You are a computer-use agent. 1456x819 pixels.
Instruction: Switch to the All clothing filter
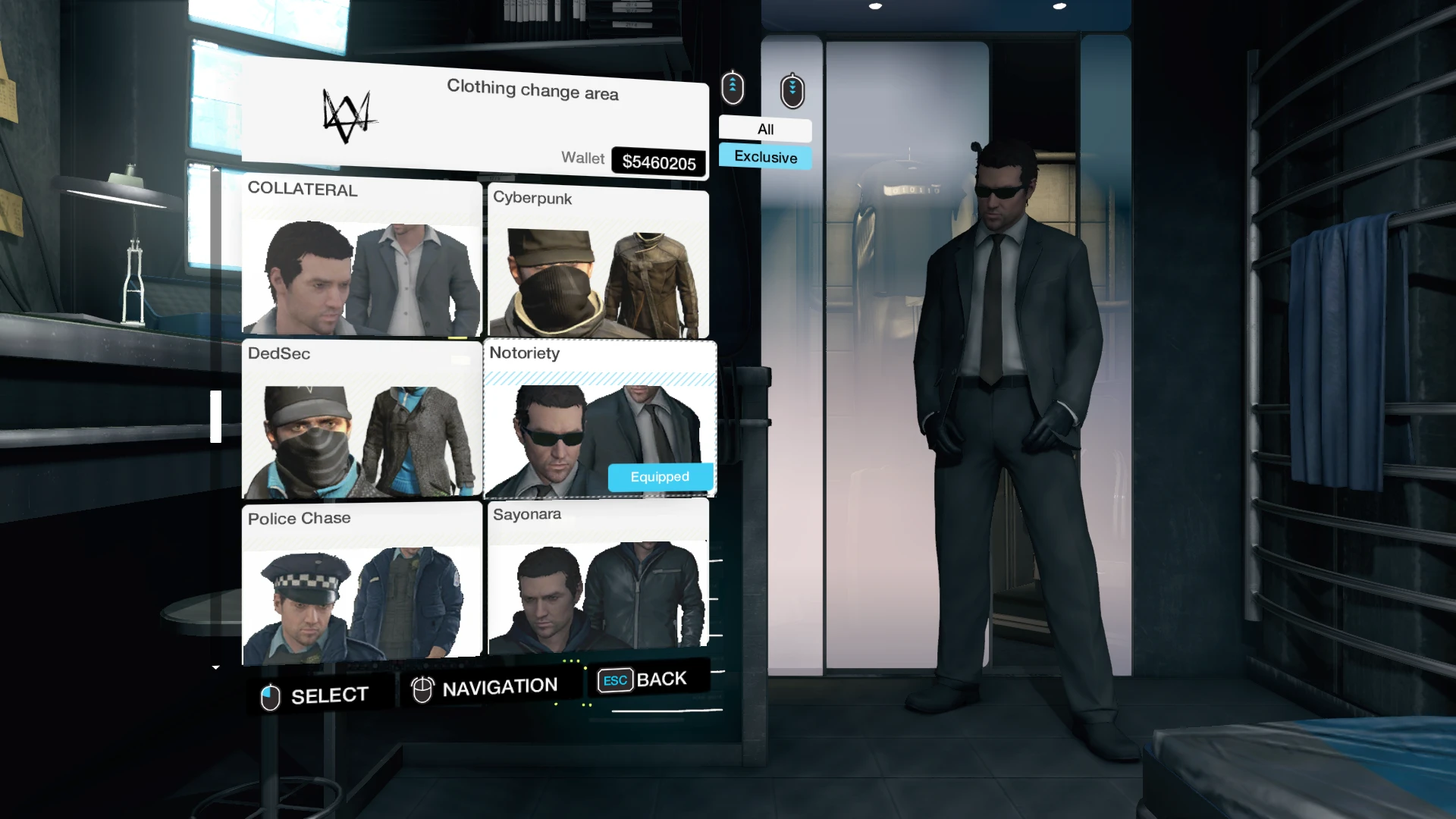764,129
